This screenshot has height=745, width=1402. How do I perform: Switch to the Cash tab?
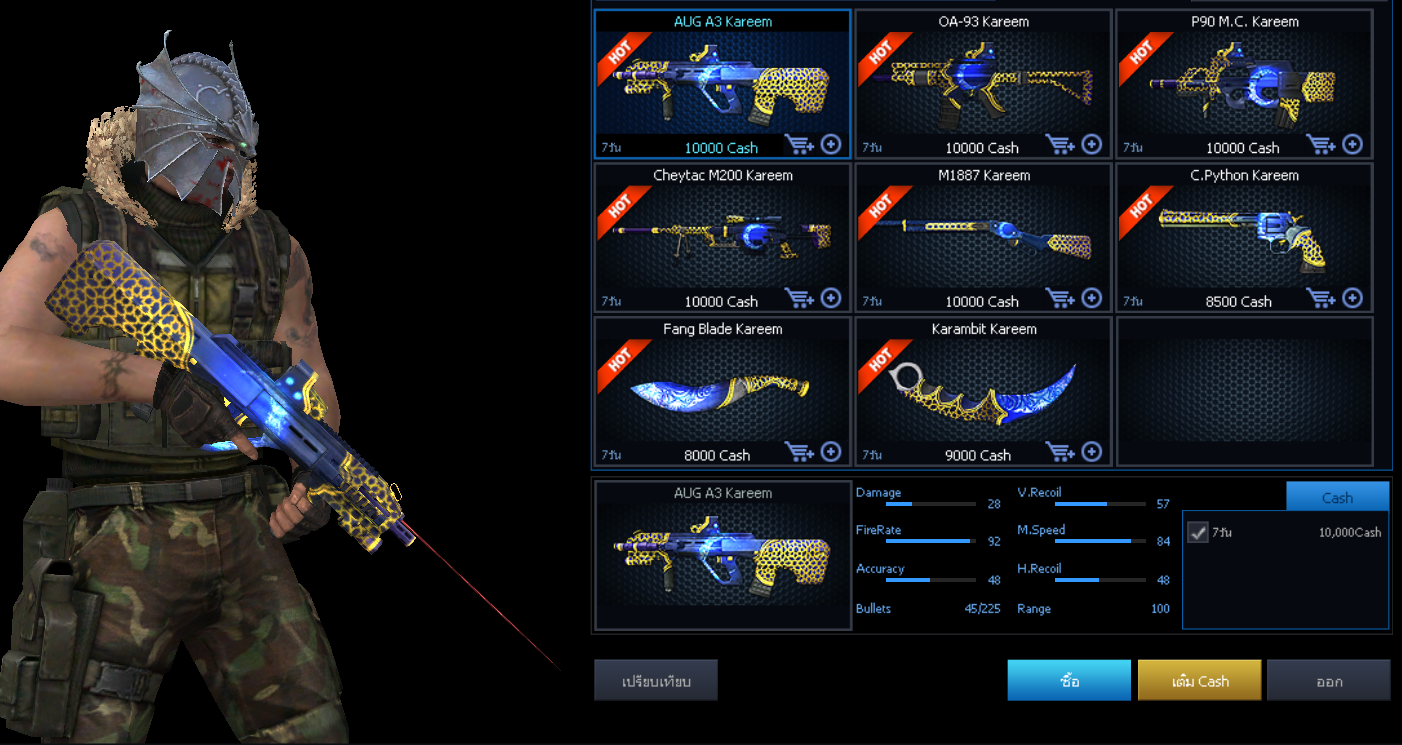click(1337, 496)
